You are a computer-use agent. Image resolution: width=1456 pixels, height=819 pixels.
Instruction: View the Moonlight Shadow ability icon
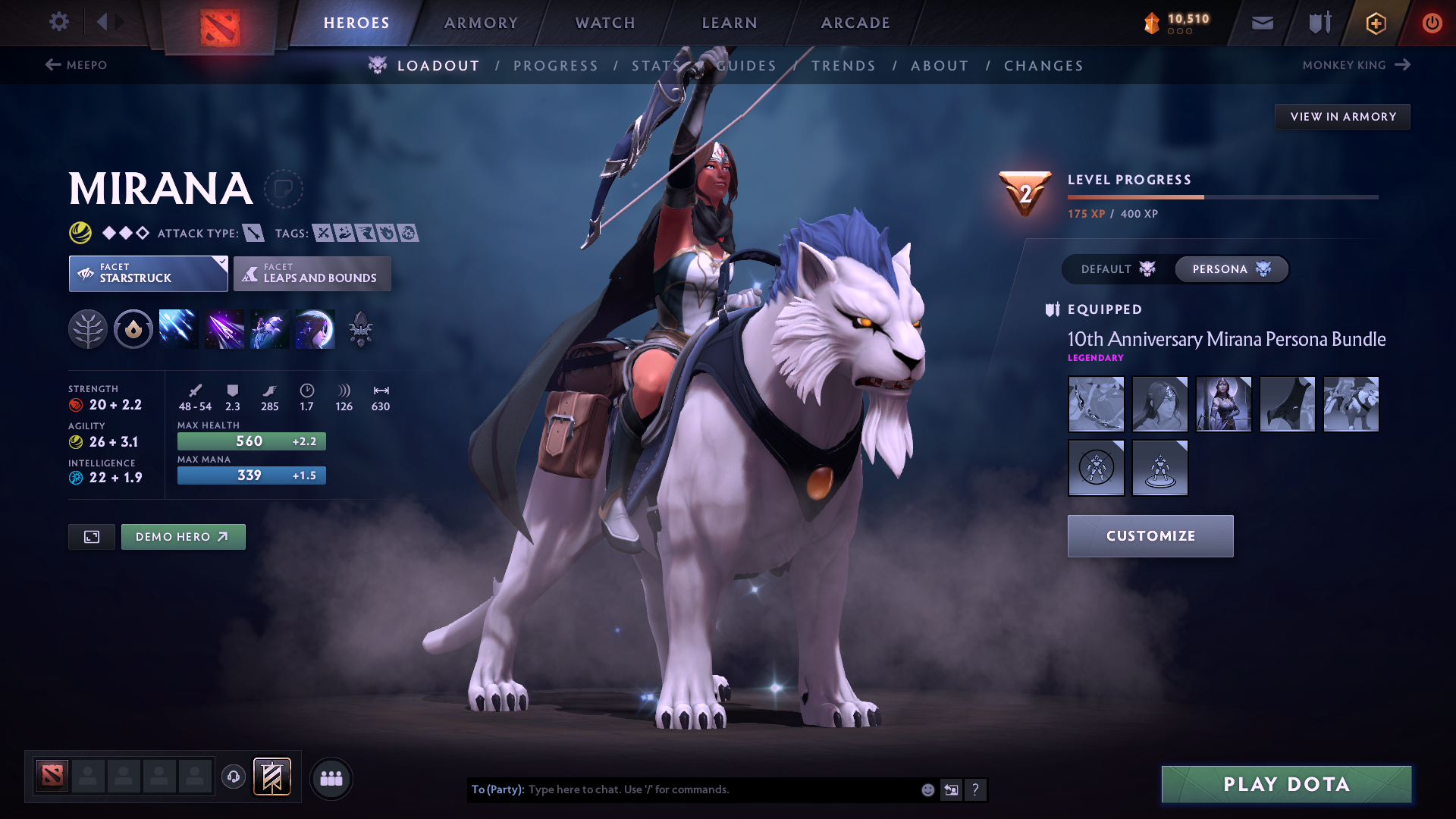[315, 328]
